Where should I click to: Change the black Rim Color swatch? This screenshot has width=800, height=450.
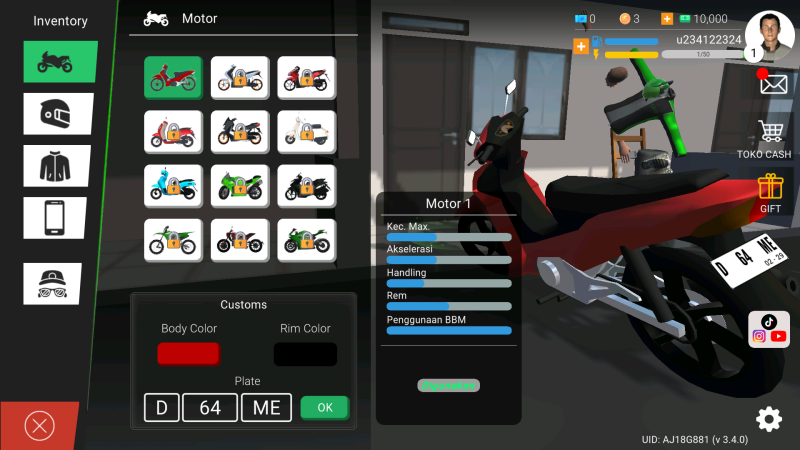(305, 354)
